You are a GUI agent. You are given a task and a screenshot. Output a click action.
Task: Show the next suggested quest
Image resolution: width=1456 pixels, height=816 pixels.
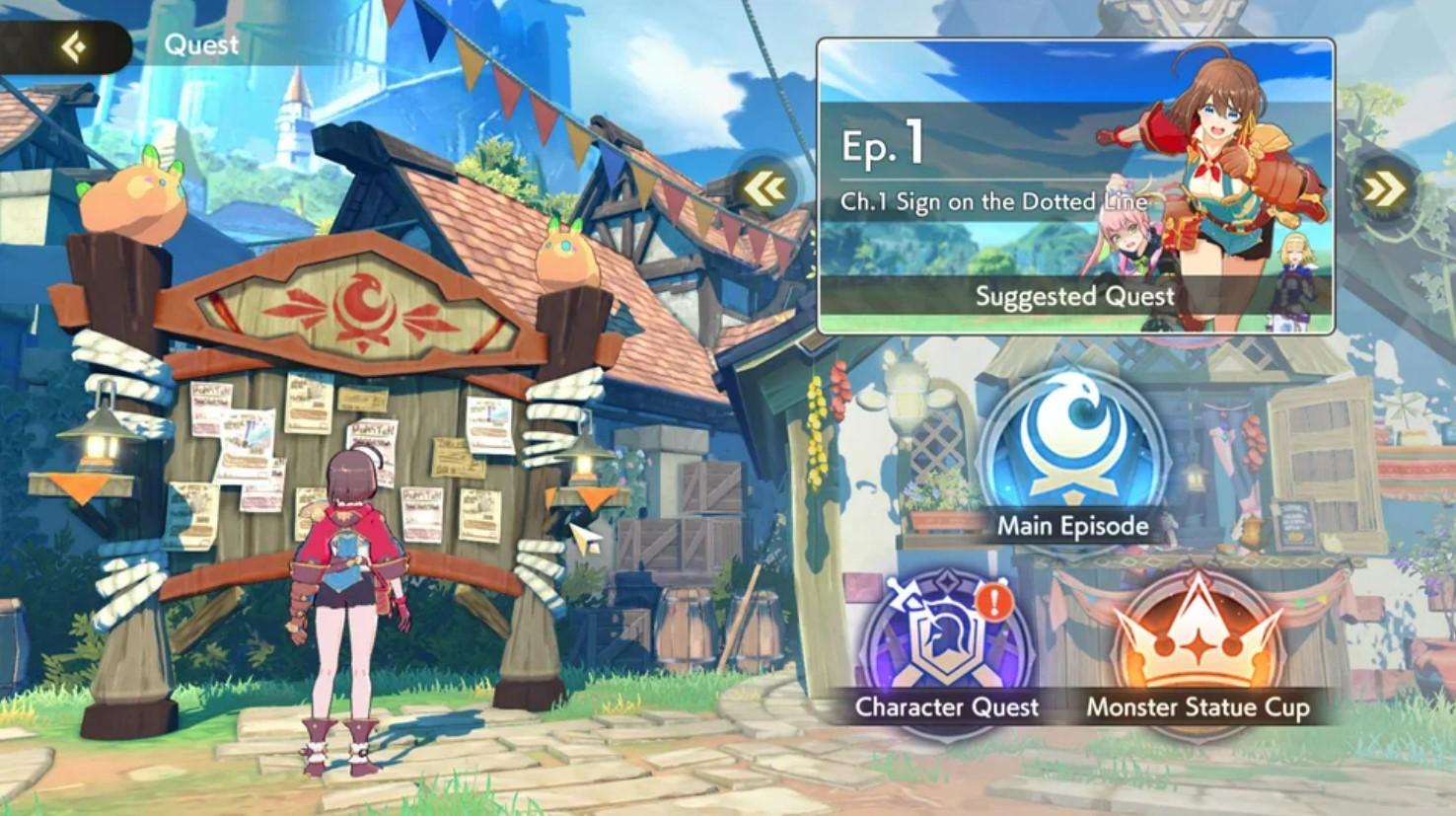click(1383, 187)
